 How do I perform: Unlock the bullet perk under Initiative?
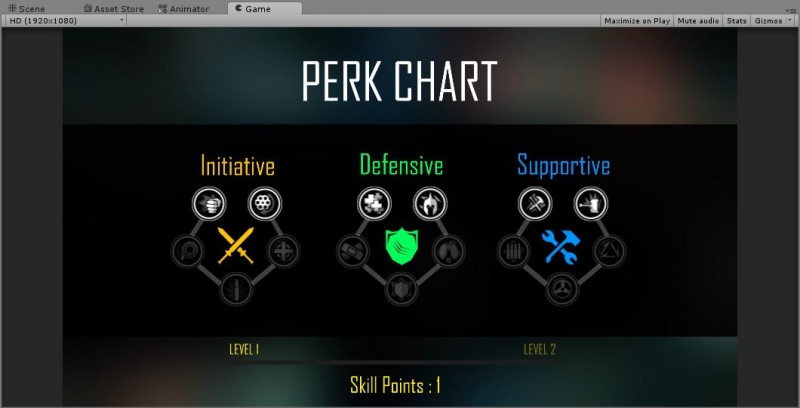tap(237, 290)
